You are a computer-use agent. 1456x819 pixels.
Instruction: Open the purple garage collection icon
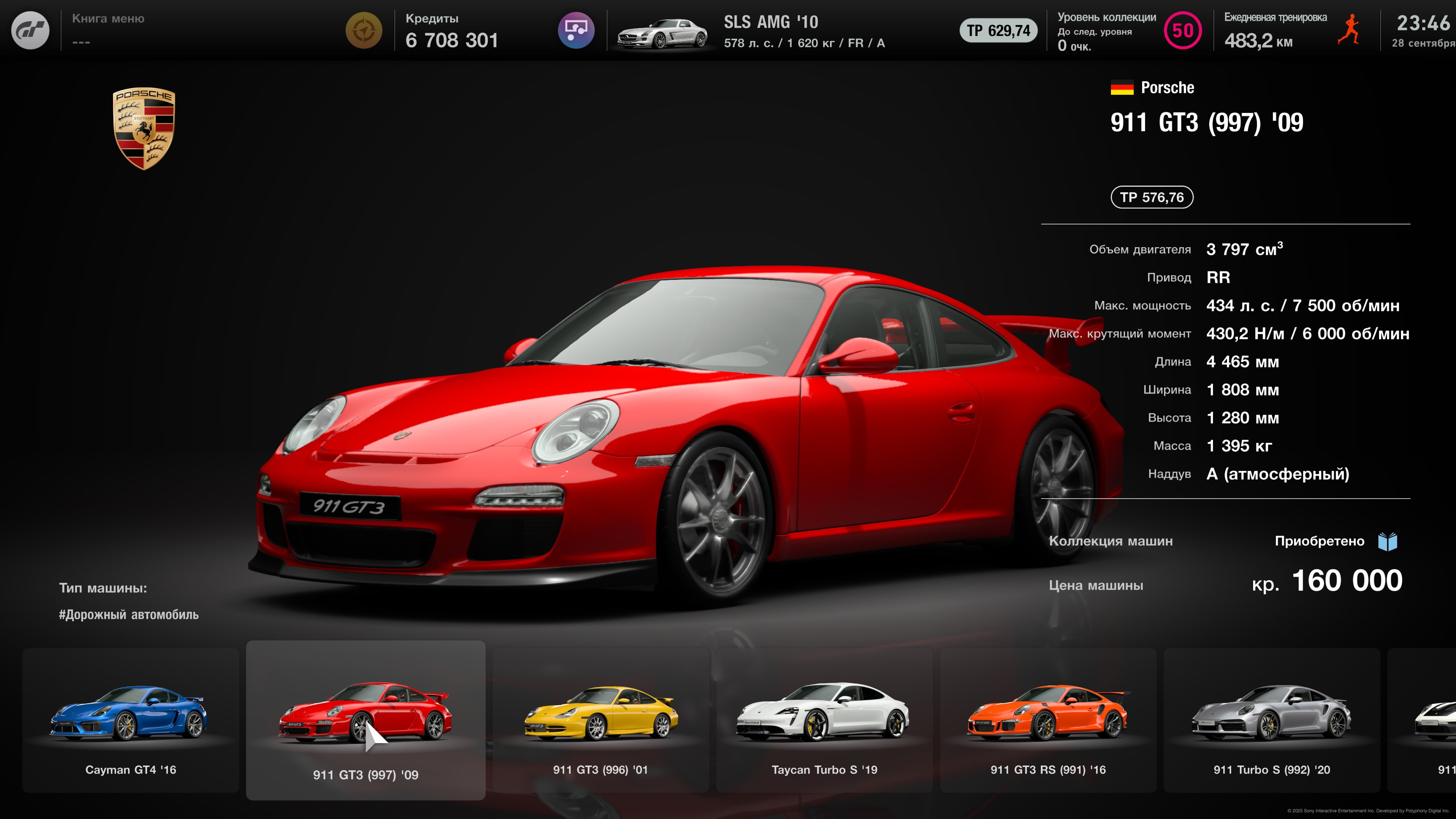click(576, 30)
